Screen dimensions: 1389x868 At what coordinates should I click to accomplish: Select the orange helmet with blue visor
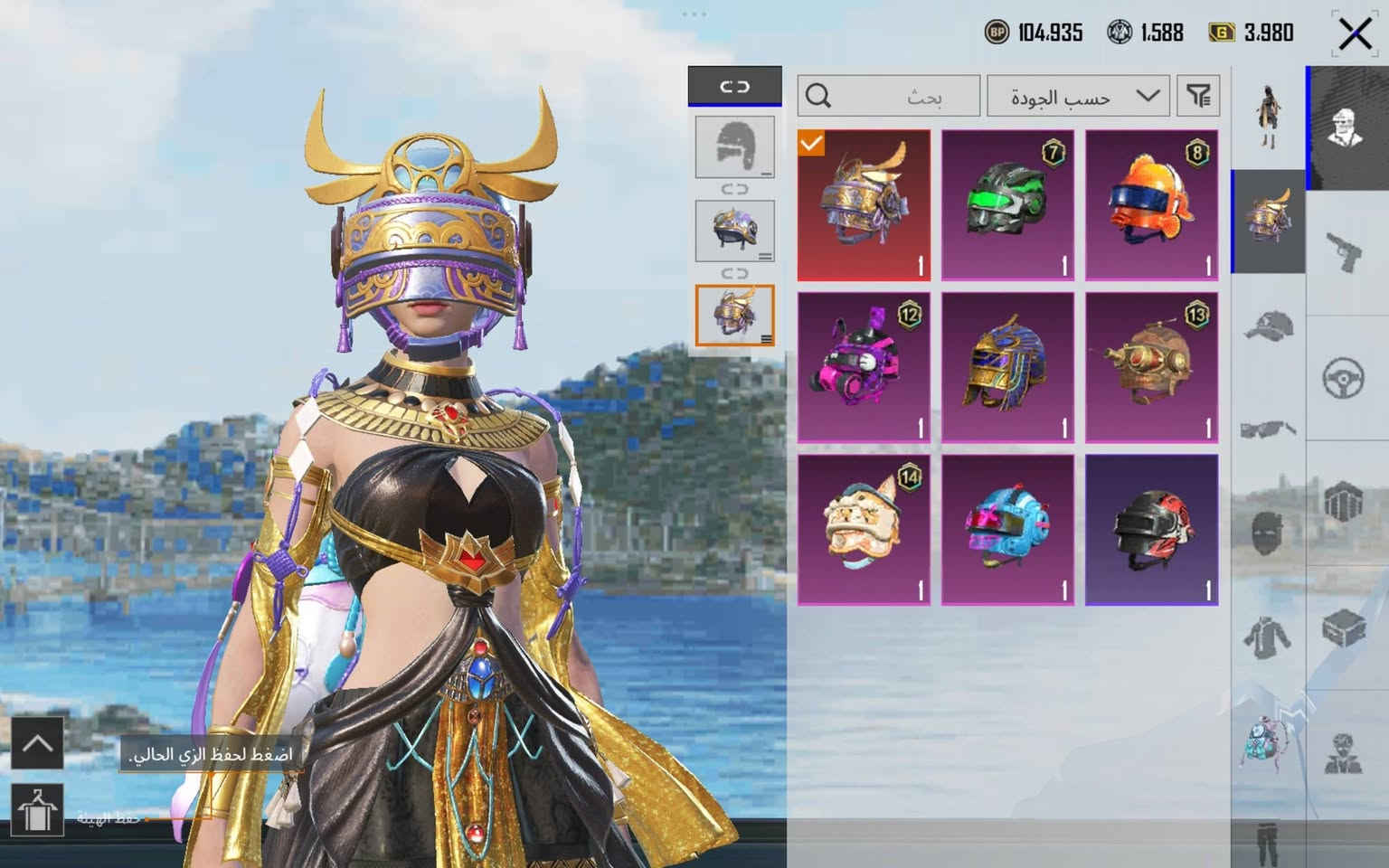[x=1151, y=204]
